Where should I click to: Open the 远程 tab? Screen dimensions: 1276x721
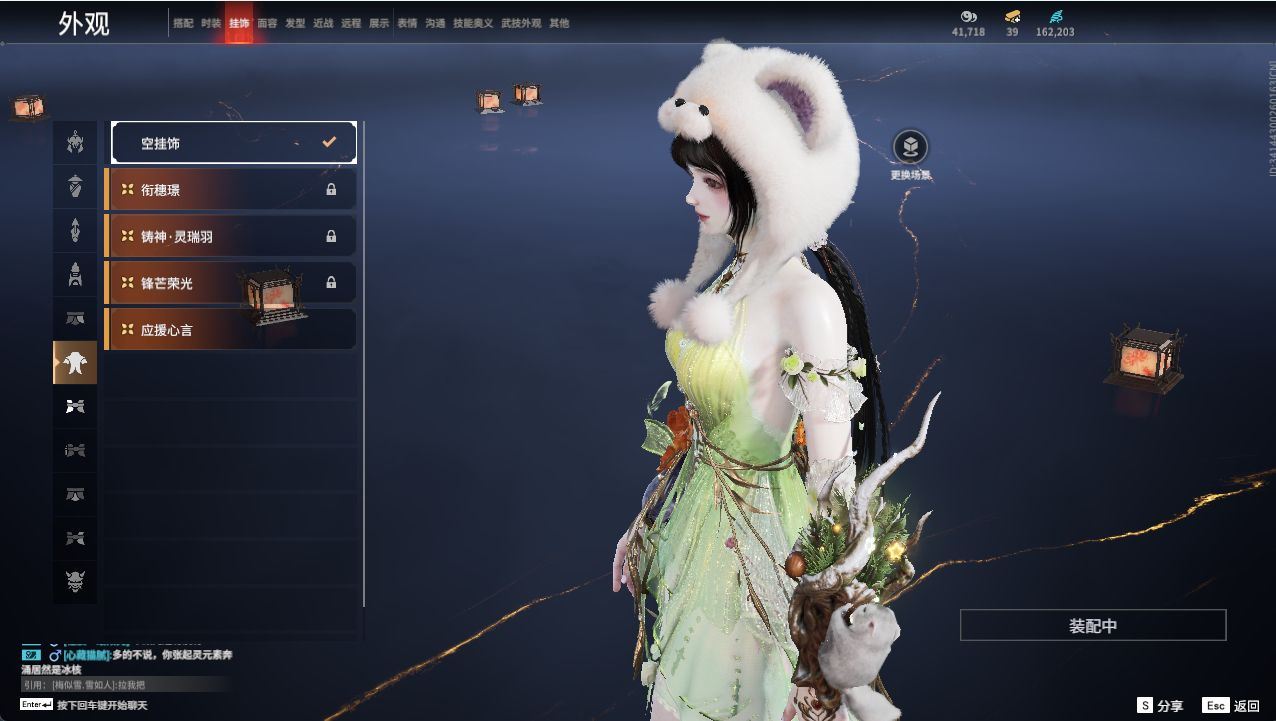coord(351,23)
